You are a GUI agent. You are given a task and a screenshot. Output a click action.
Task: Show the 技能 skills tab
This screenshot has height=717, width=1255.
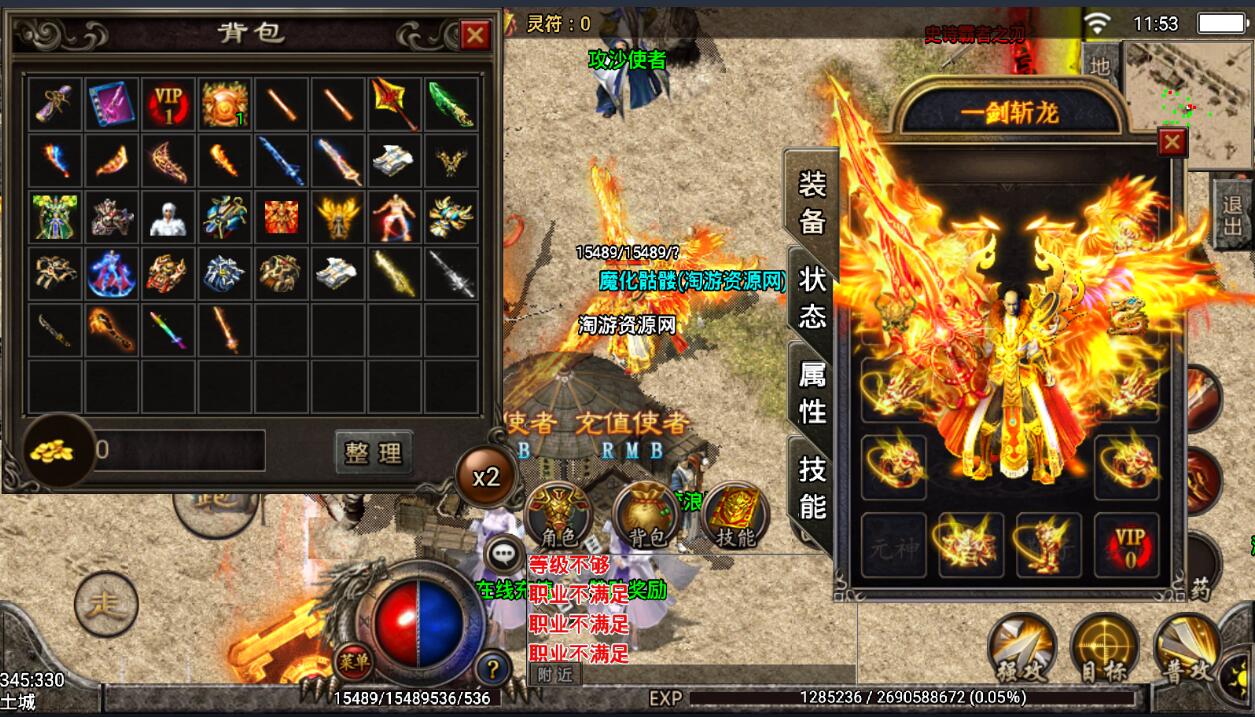(x=812, y=488)
